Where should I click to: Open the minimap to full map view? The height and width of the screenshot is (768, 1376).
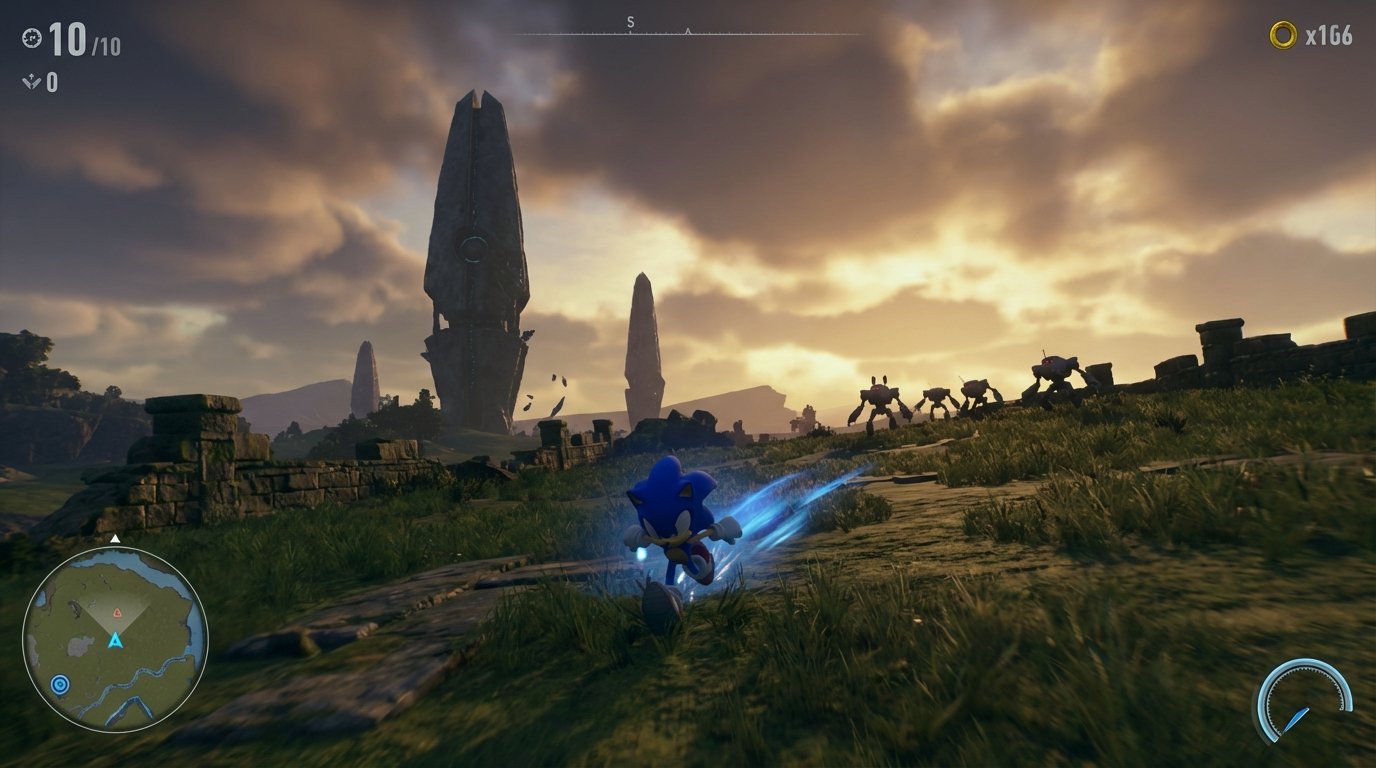tap(115, 637)
